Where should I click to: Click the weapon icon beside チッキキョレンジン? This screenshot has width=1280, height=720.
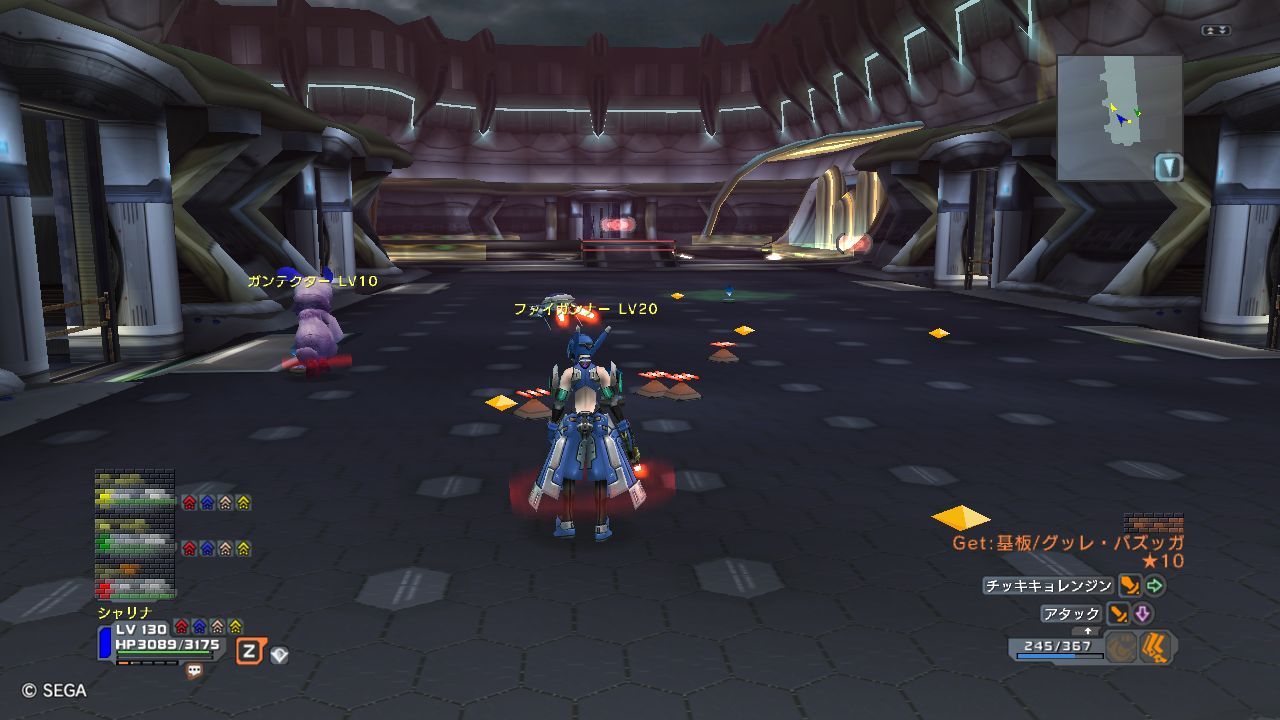pos(1130,586)
